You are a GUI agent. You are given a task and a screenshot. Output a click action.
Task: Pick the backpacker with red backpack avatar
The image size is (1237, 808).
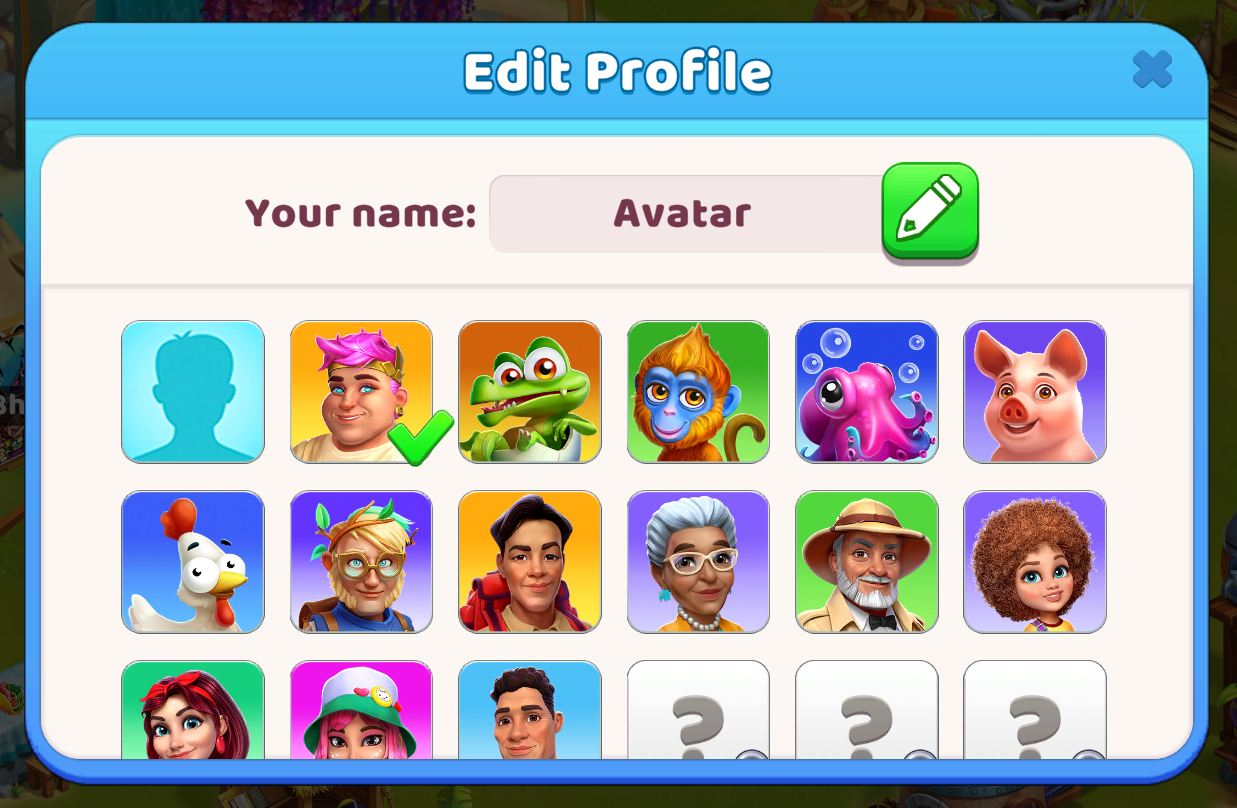(530, 562)
